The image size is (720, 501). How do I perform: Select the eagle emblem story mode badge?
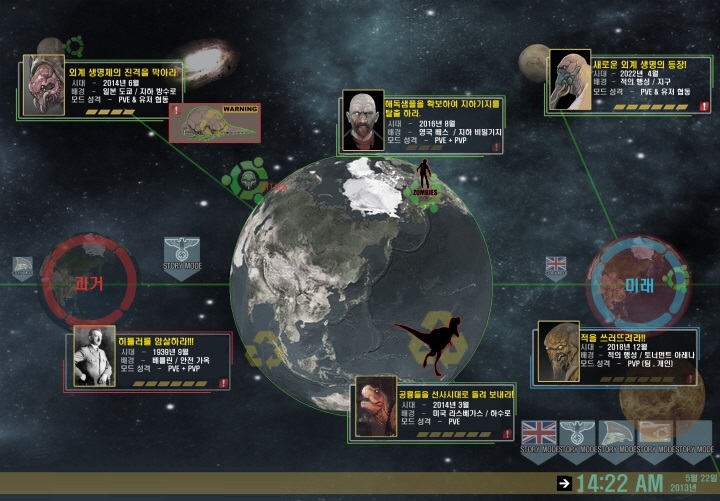578,438
